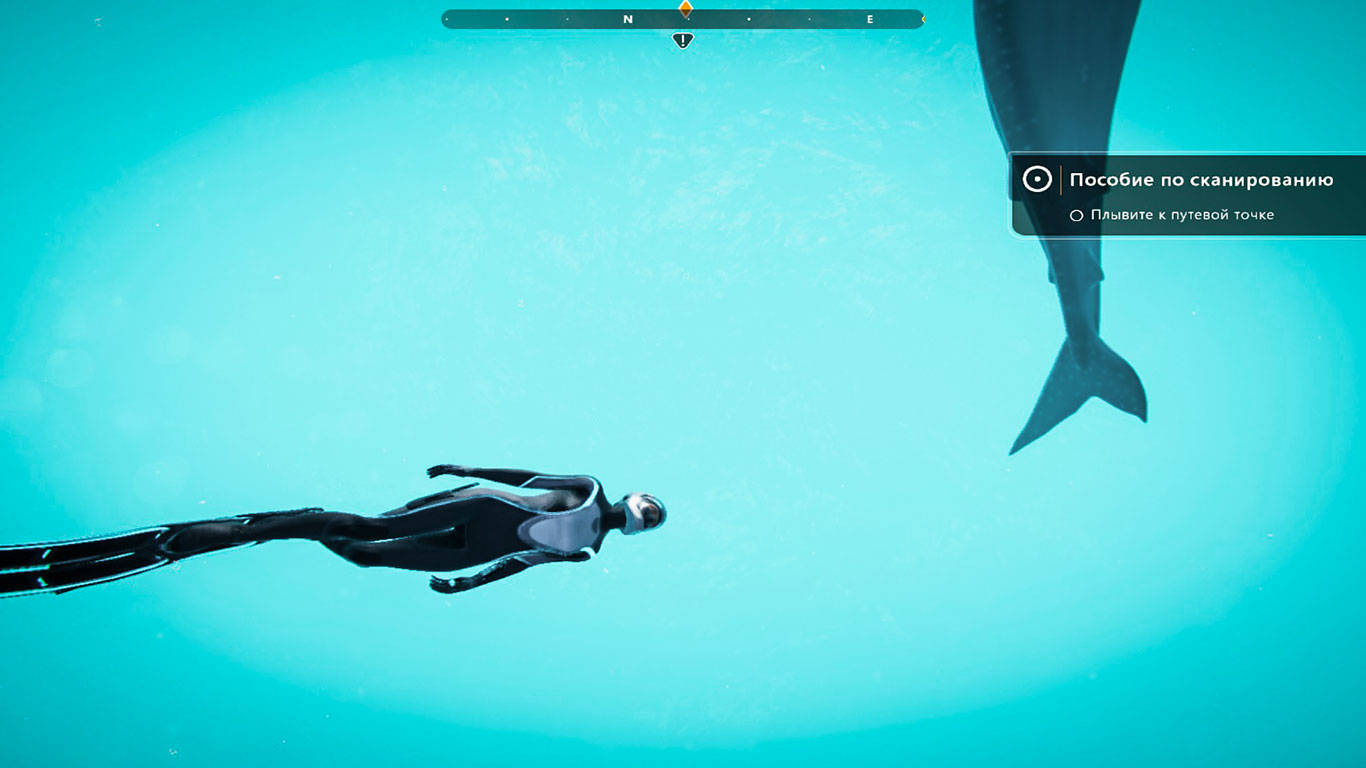Click the exclamation alert icon under the compass
Image resolution: width=1366 pixels, height=768 pixels.
[x=682, y=41]
